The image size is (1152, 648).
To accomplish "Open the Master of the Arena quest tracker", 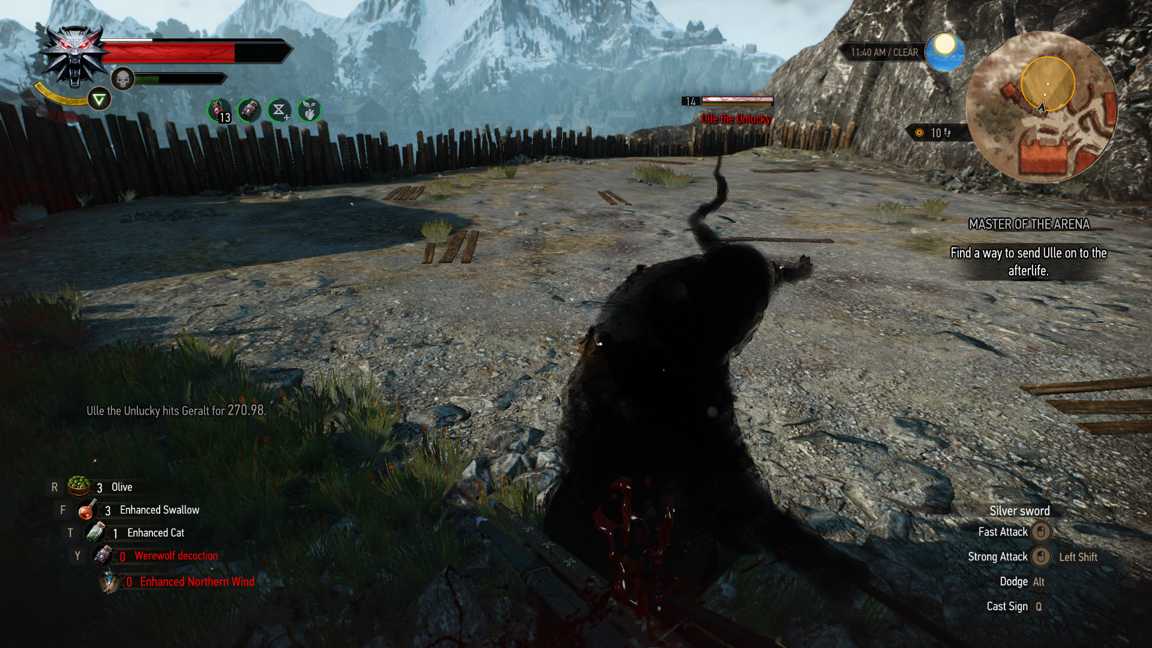I will [x=1028, y=225].
